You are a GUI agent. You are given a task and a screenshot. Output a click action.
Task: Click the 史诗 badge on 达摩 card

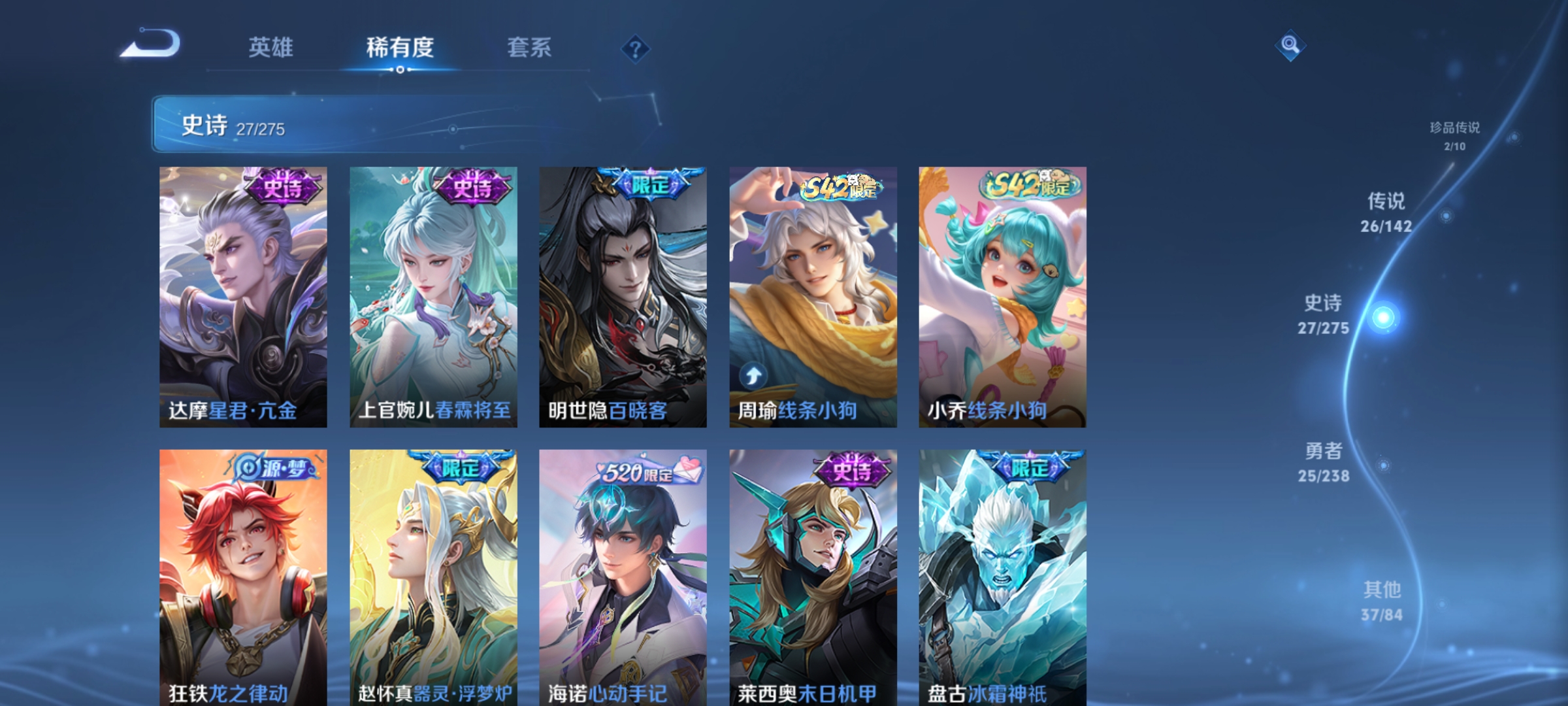283,186
